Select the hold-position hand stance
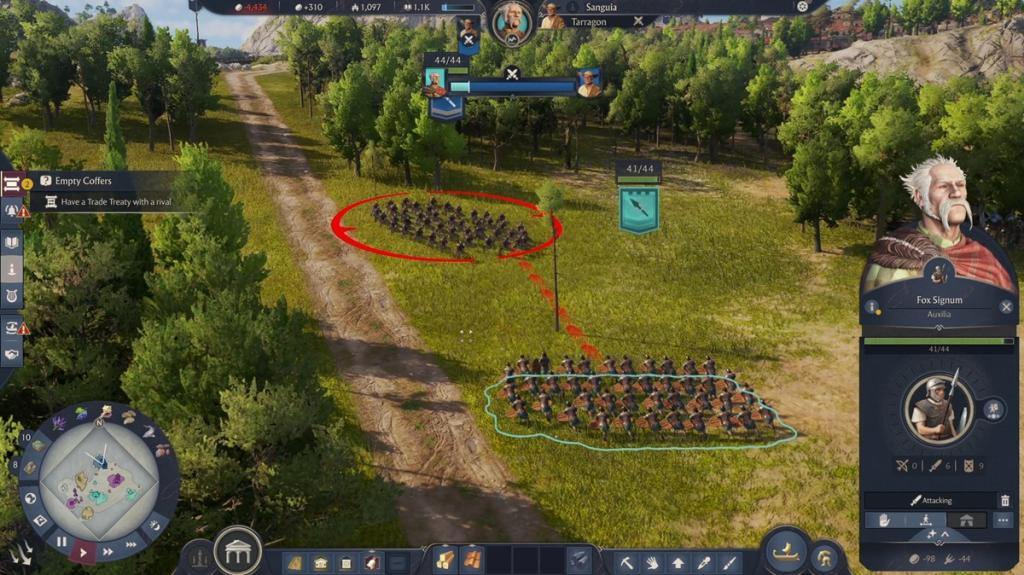The height and width of the screenshot is (575, 1024). point(884,520)
